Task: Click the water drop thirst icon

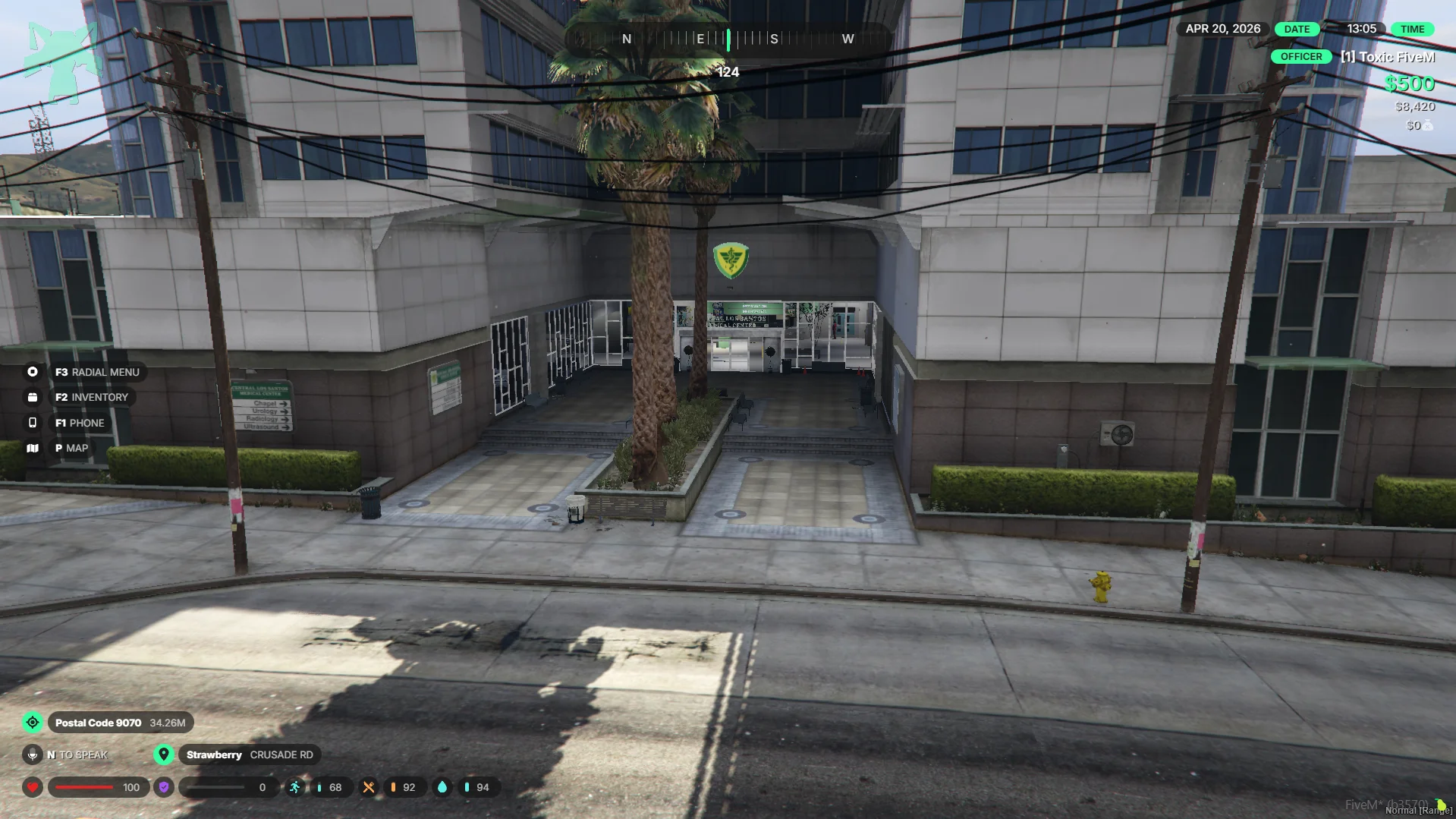Action: 442,787
